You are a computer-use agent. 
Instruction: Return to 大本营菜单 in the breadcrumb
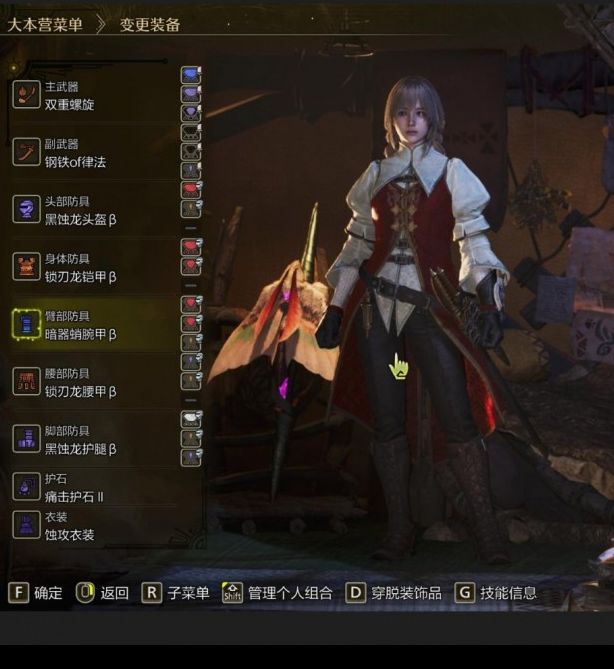point(45,24)
